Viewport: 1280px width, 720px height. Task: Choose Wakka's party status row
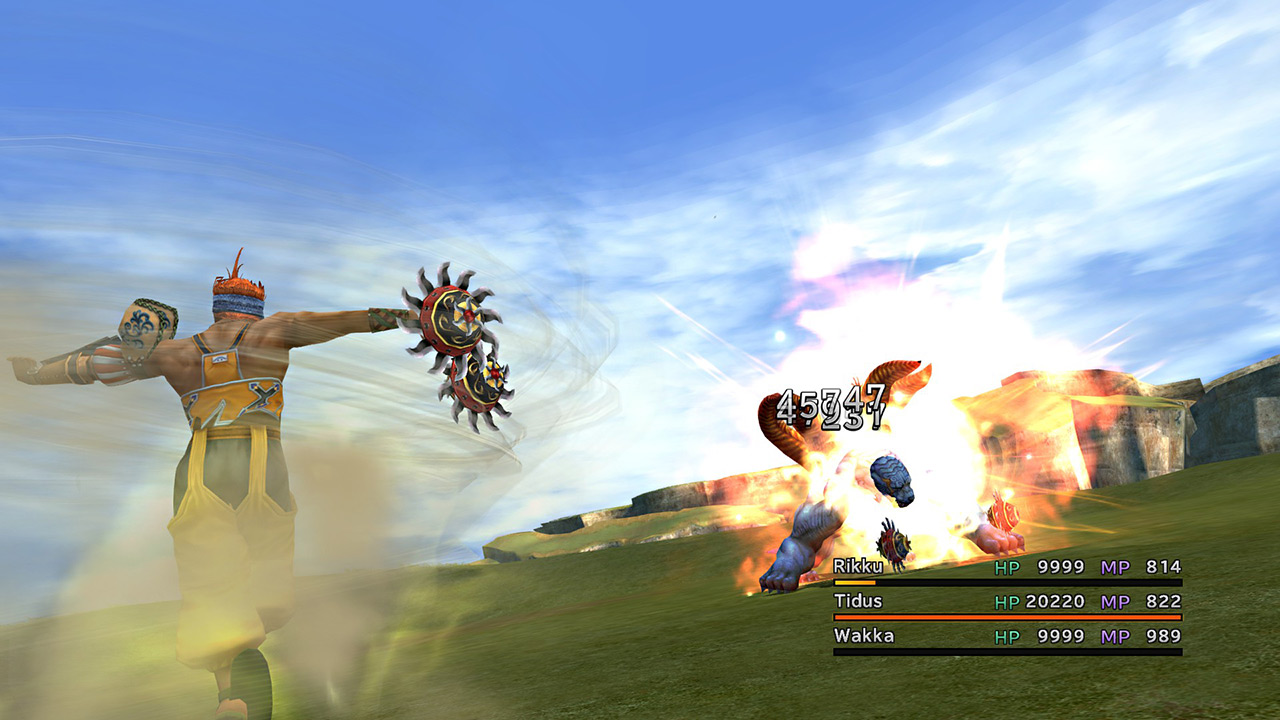tap(1007, 637)
